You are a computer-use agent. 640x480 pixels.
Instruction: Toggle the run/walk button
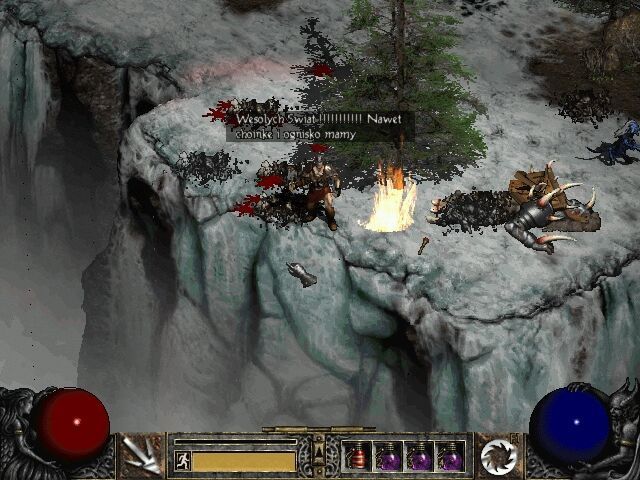click(x=182, y=461)
